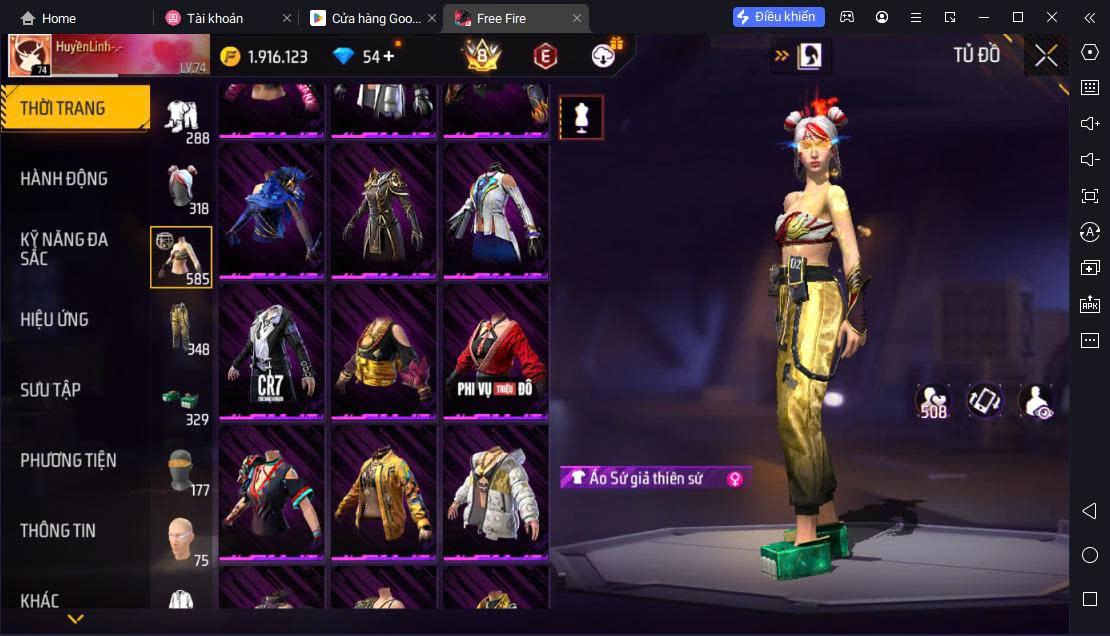Show the THÔNG TIN category
This screenshot has height=636, width=1110.
point(58,531)
